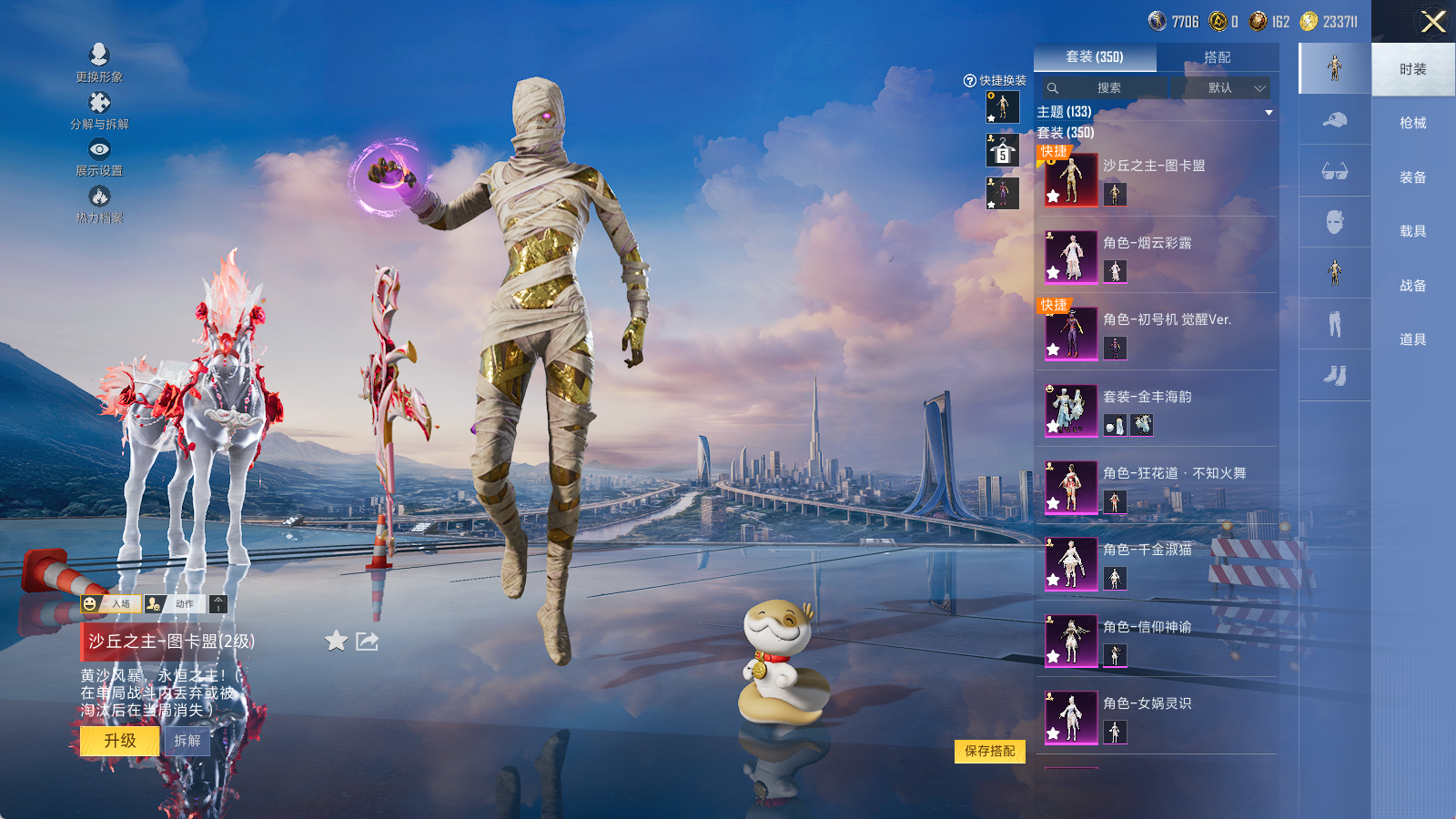
Task: Close the wardrobe screen with the X
Action: tap(1433, 22)
